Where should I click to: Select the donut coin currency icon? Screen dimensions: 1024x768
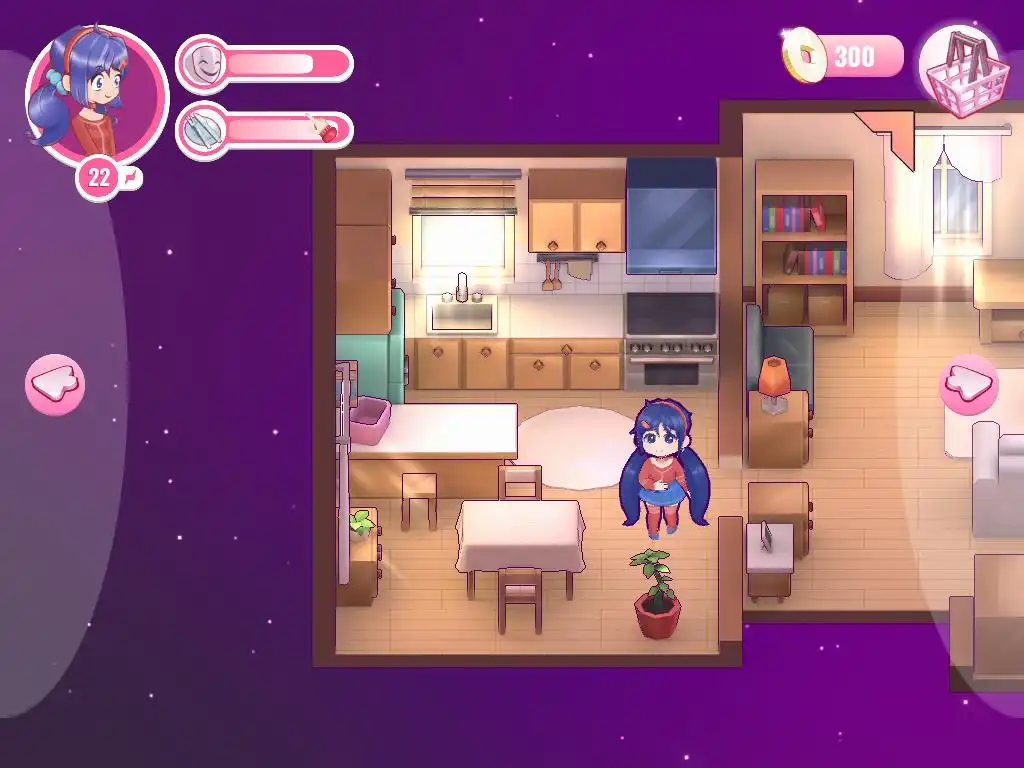[x=804, y=56]
